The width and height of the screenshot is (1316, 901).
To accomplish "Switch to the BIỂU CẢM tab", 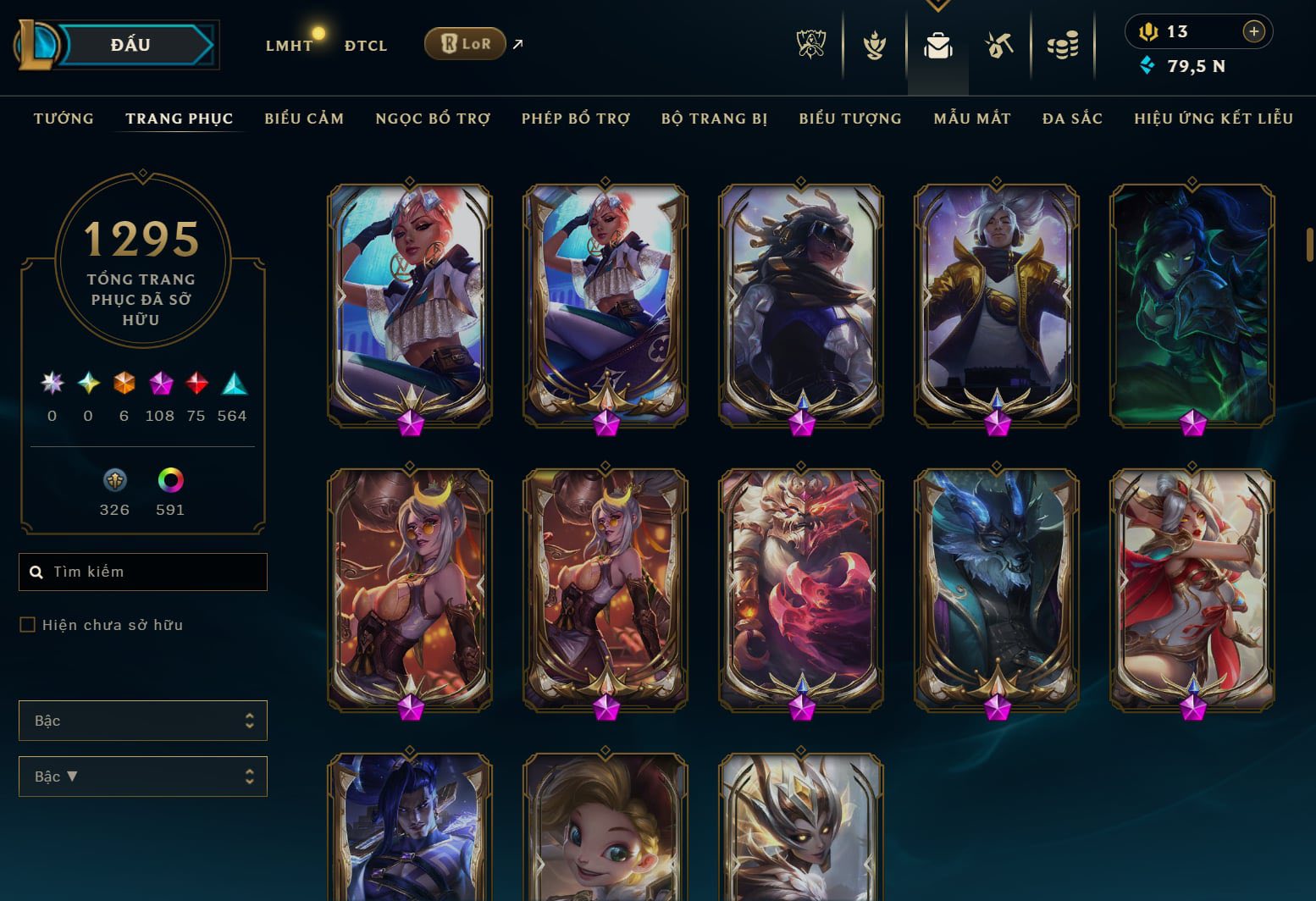I will (x=303, y=119).
